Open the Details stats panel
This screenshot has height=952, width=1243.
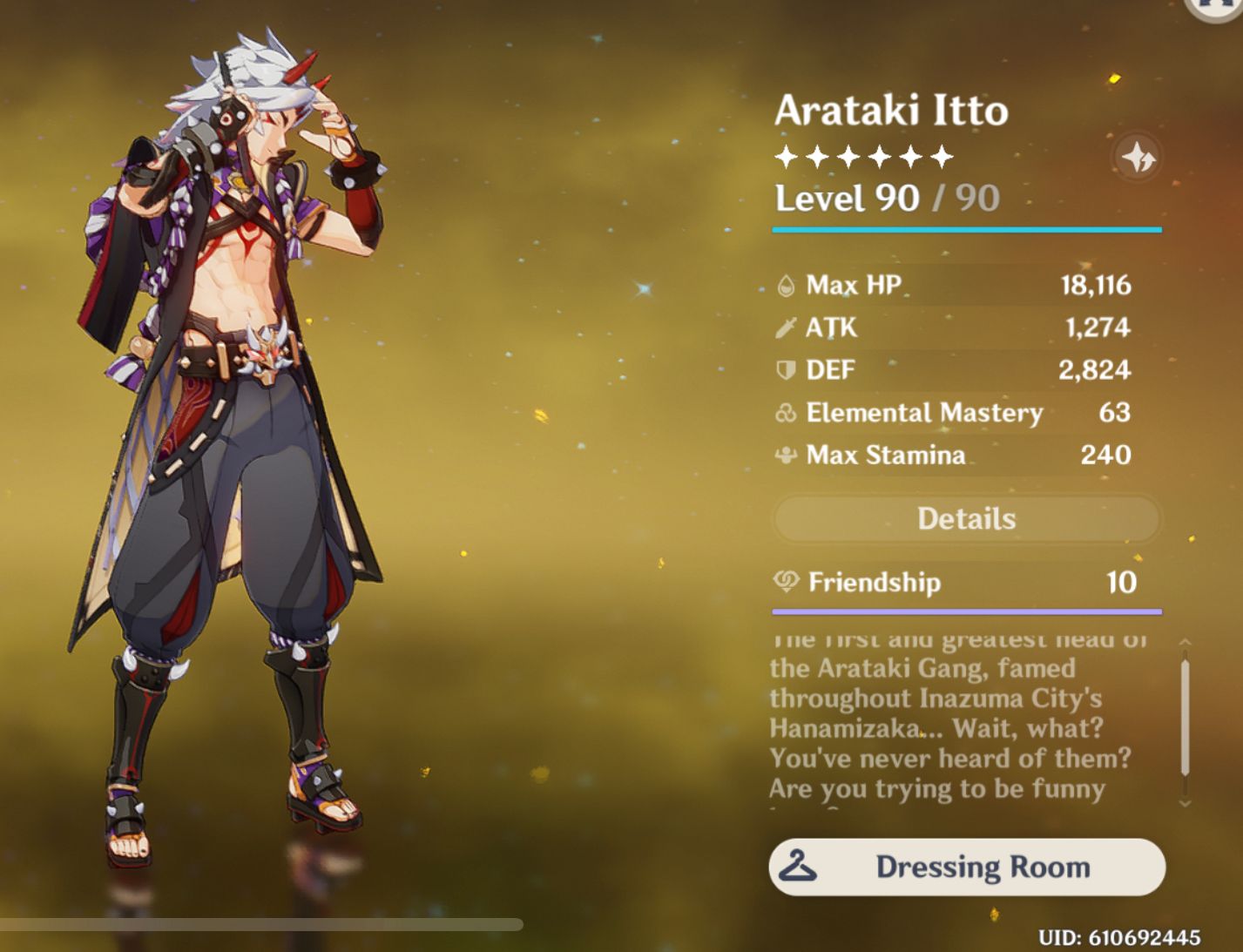966,519
